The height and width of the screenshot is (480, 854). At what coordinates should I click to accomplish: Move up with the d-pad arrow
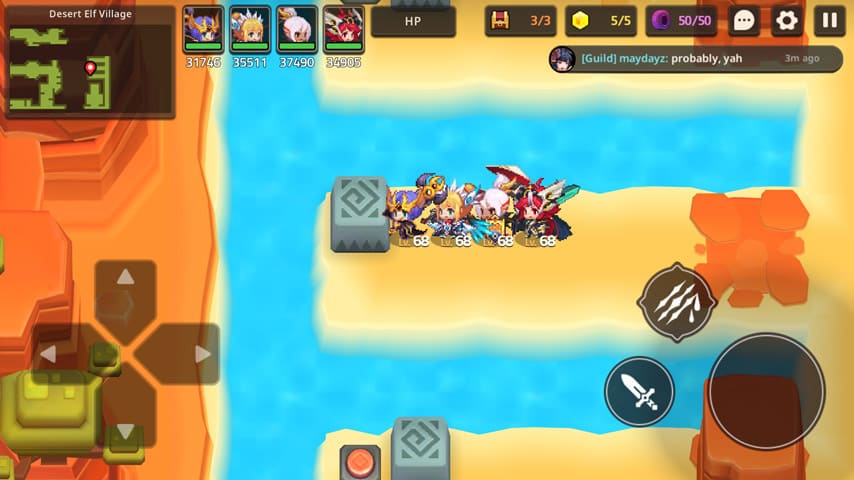coord(125,279)
